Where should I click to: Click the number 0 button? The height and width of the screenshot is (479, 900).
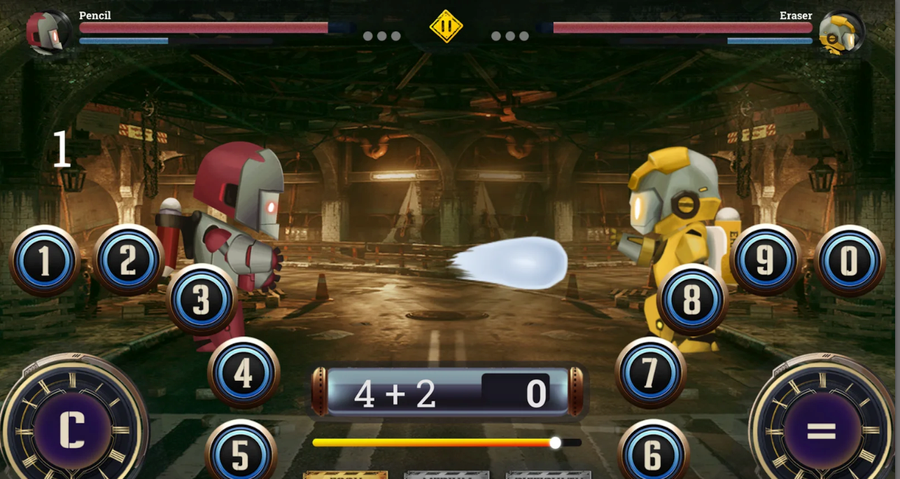(x=850, y=260)
